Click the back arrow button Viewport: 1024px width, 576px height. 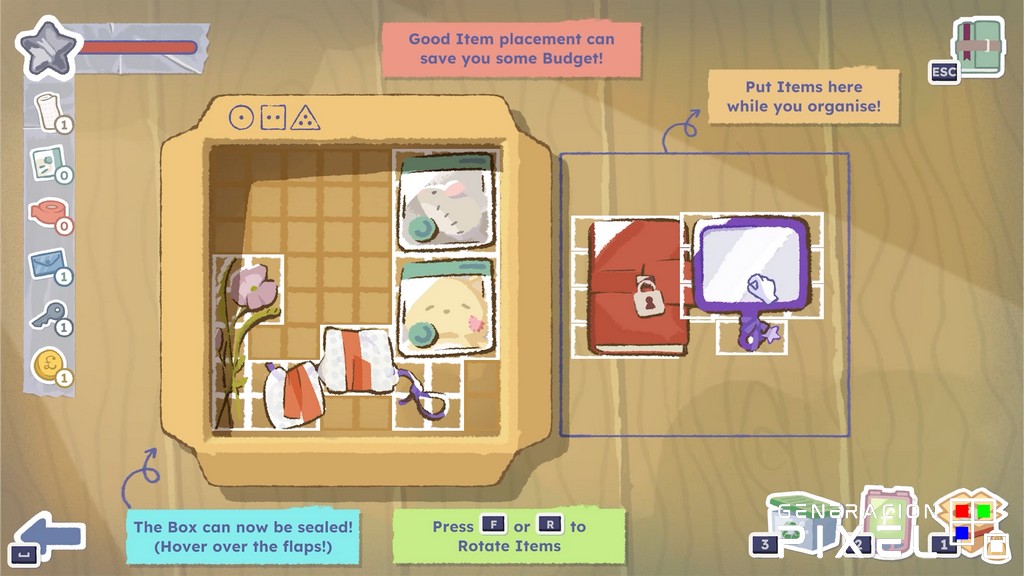point(50,535)
